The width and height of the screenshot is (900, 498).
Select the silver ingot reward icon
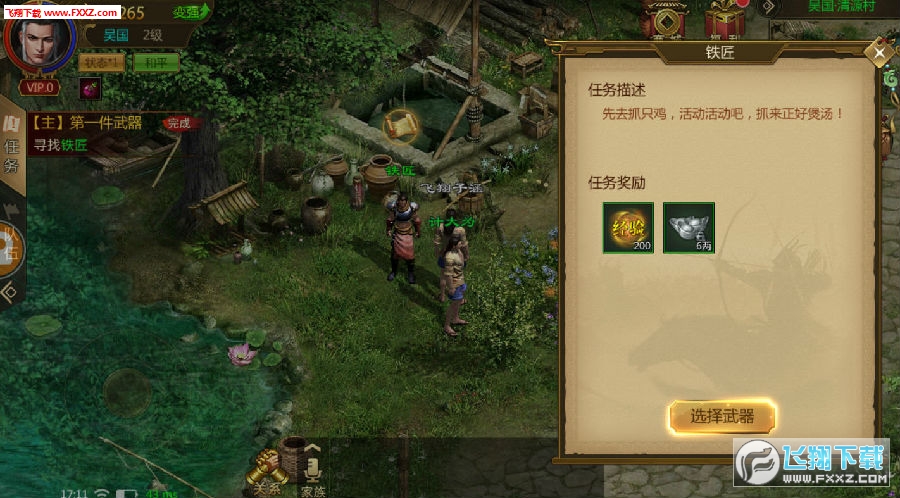pos(690,227)
